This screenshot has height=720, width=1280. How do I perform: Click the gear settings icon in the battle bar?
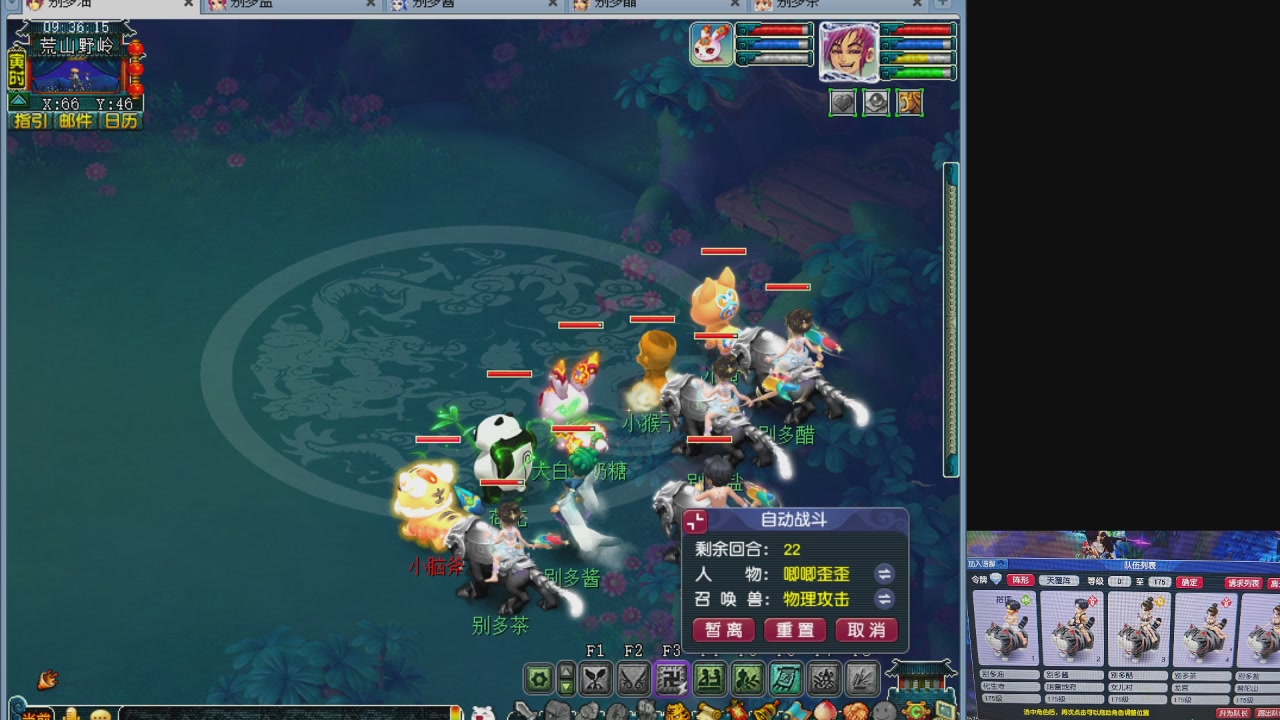pyautogui.click(x=539, y=679)
